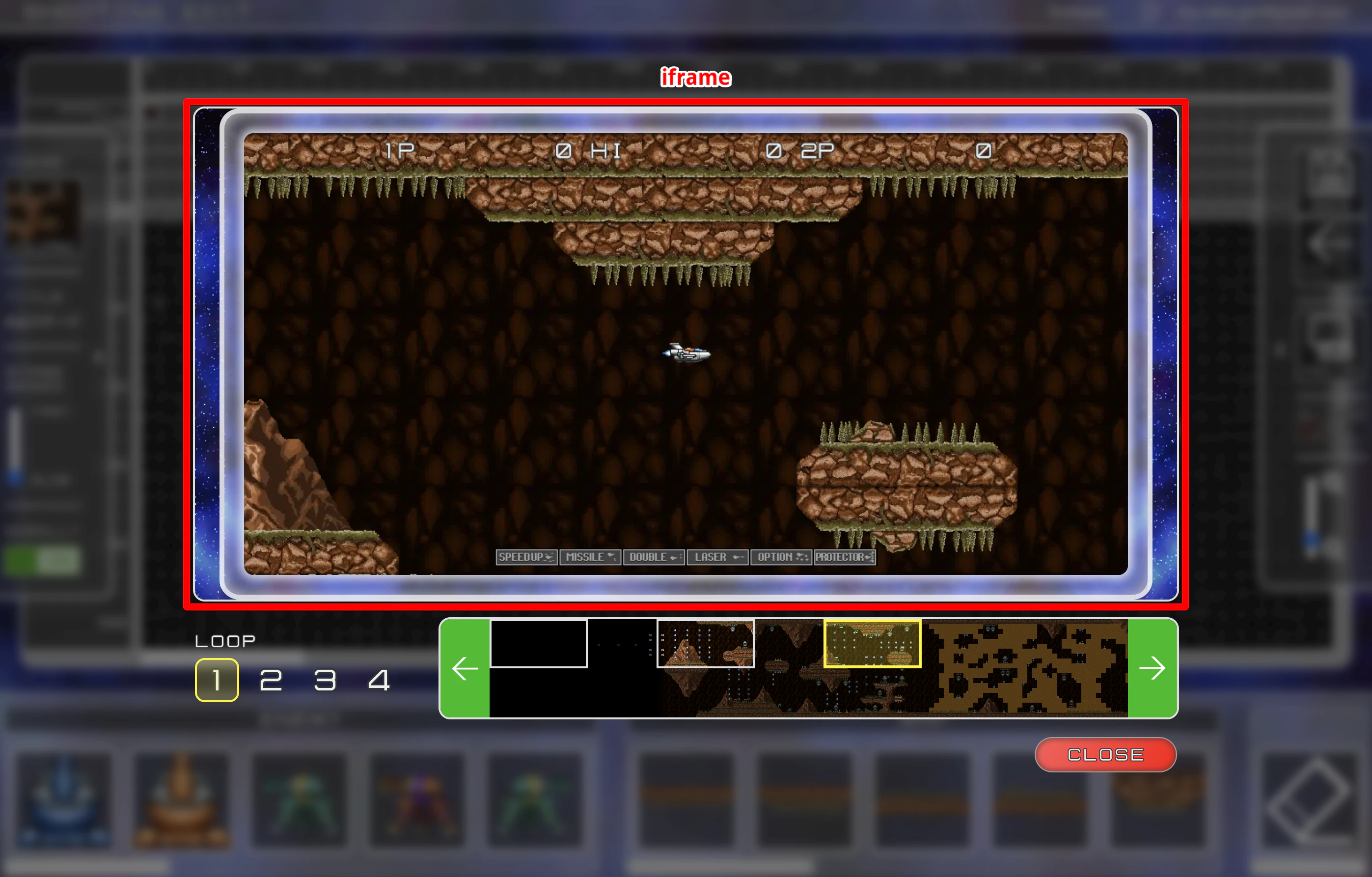Advance stage map with right green arrow

point(1152,668)
